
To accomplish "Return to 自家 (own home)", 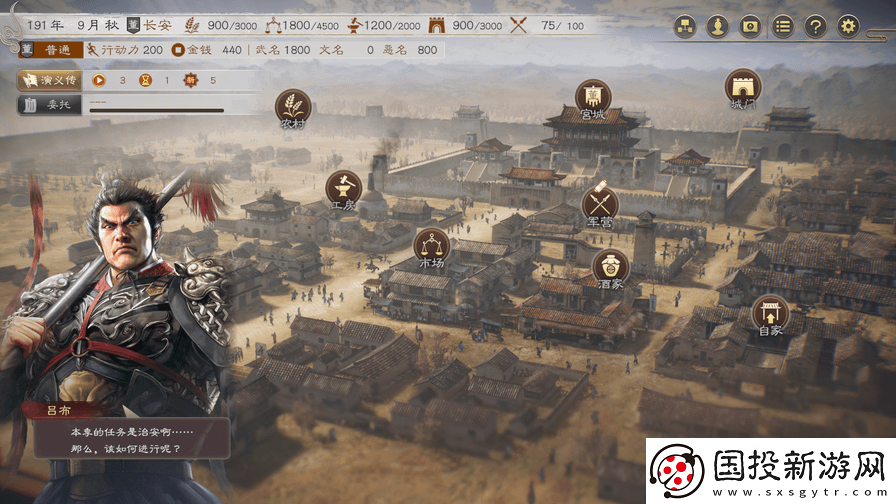I will [x=770, y=313].
